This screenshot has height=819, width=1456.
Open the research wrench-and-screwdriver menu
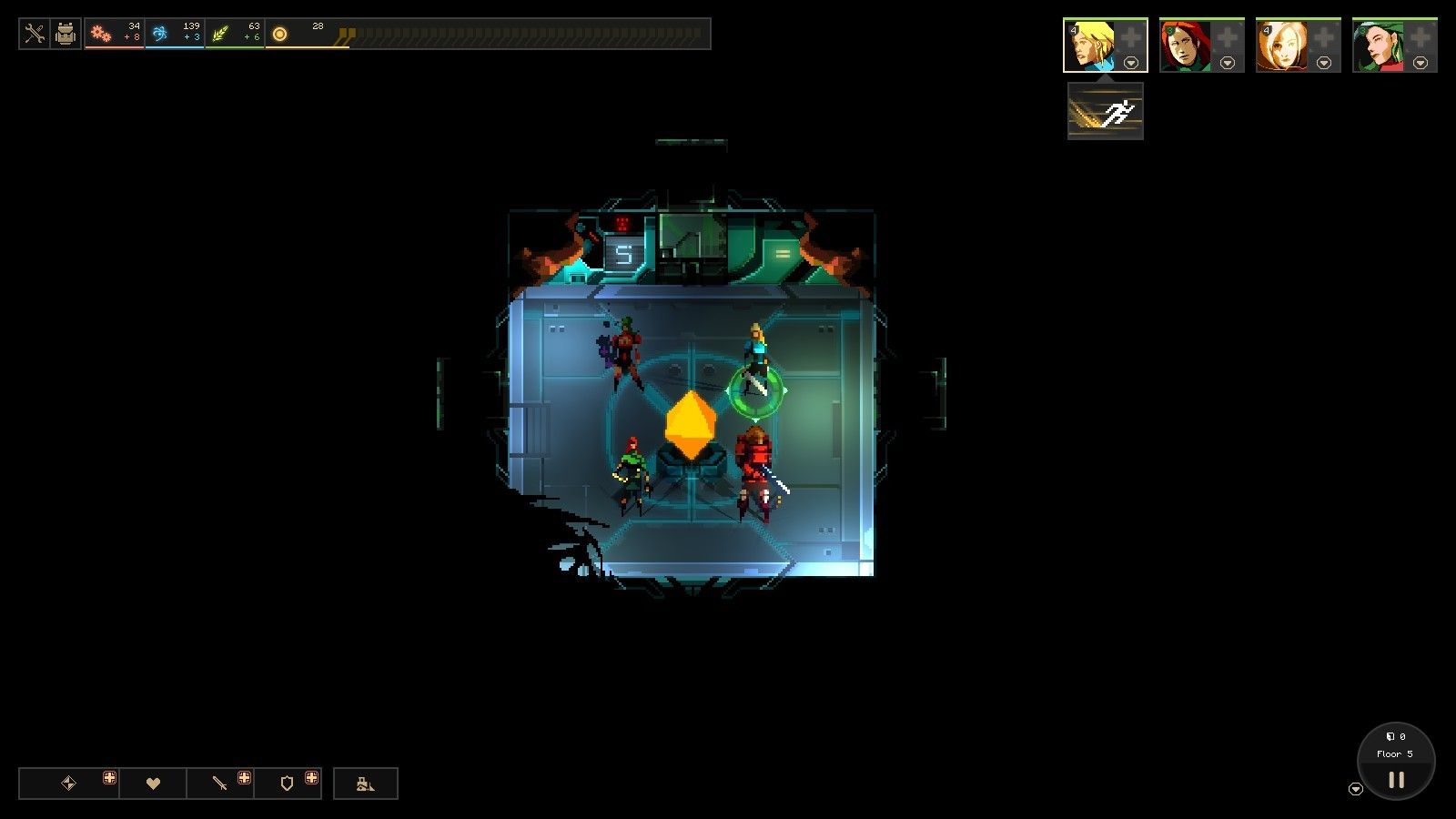[x=35, y=35]
